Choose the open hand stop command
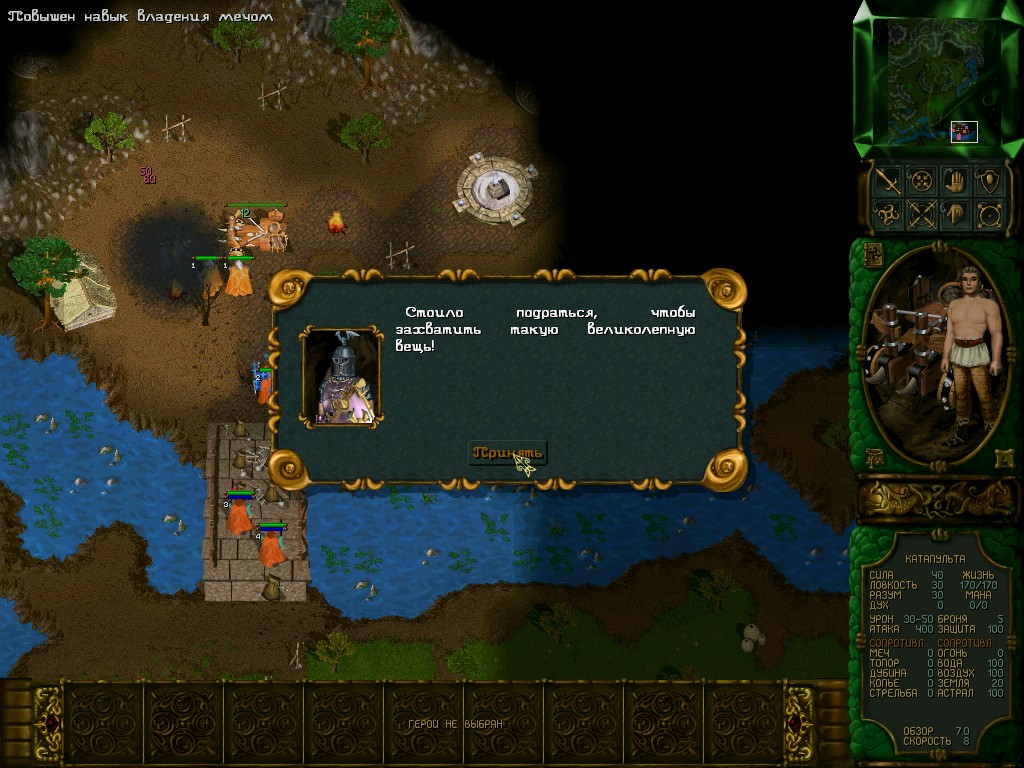 pos(955,181)
